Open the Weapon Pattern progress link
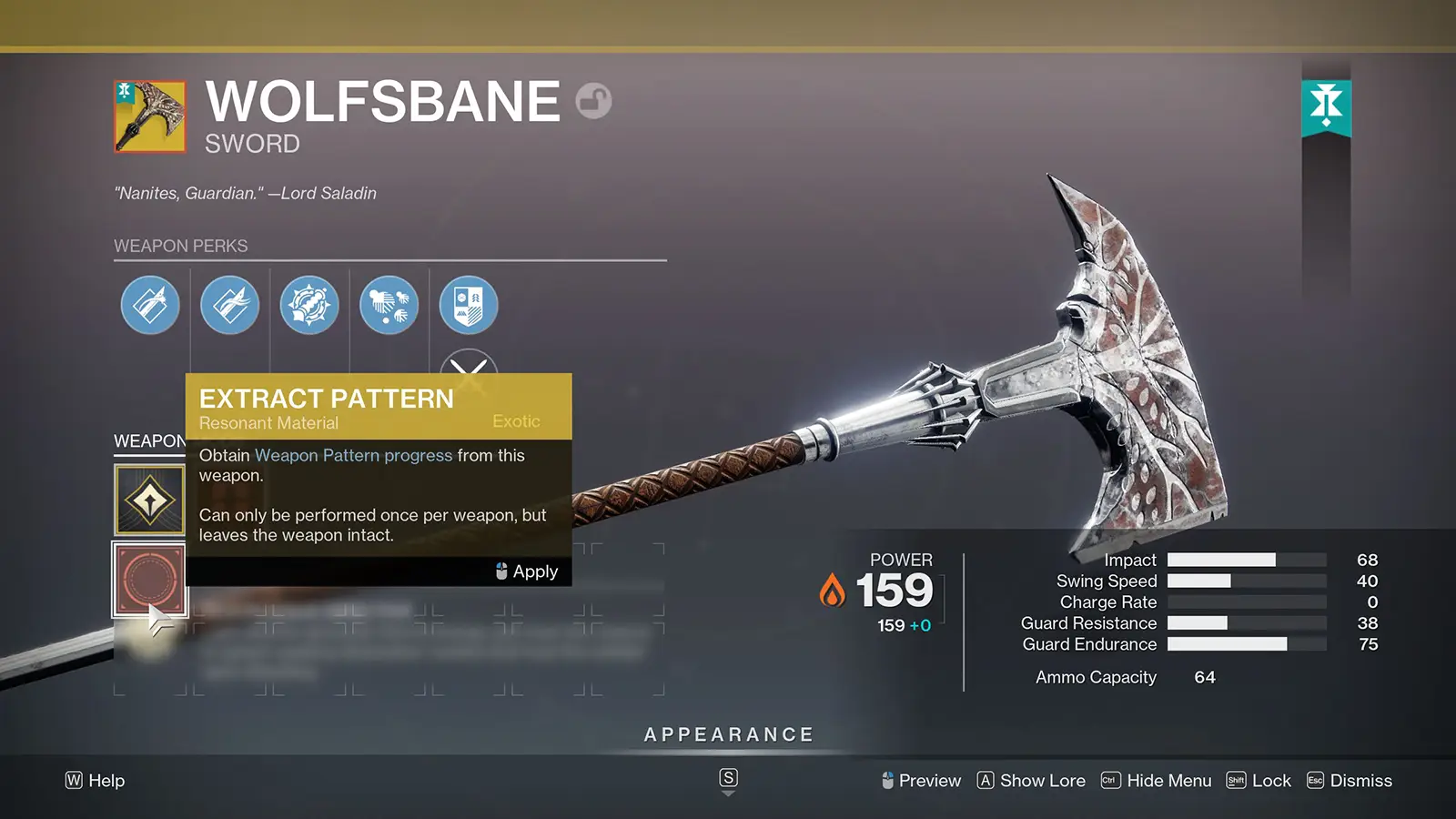The image size is (1456, 819). [354, 455]
